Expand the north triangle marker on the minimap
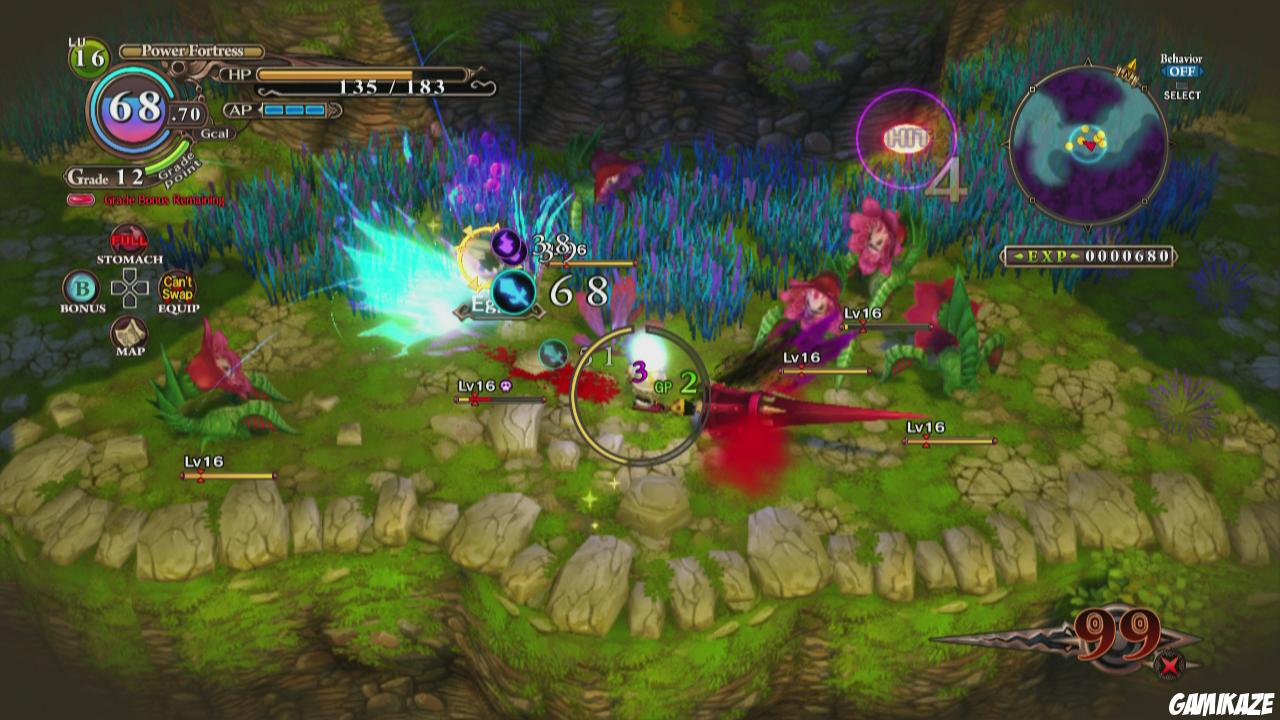The height and width of the screenshot is (720, 1280). pos(1088,62)
